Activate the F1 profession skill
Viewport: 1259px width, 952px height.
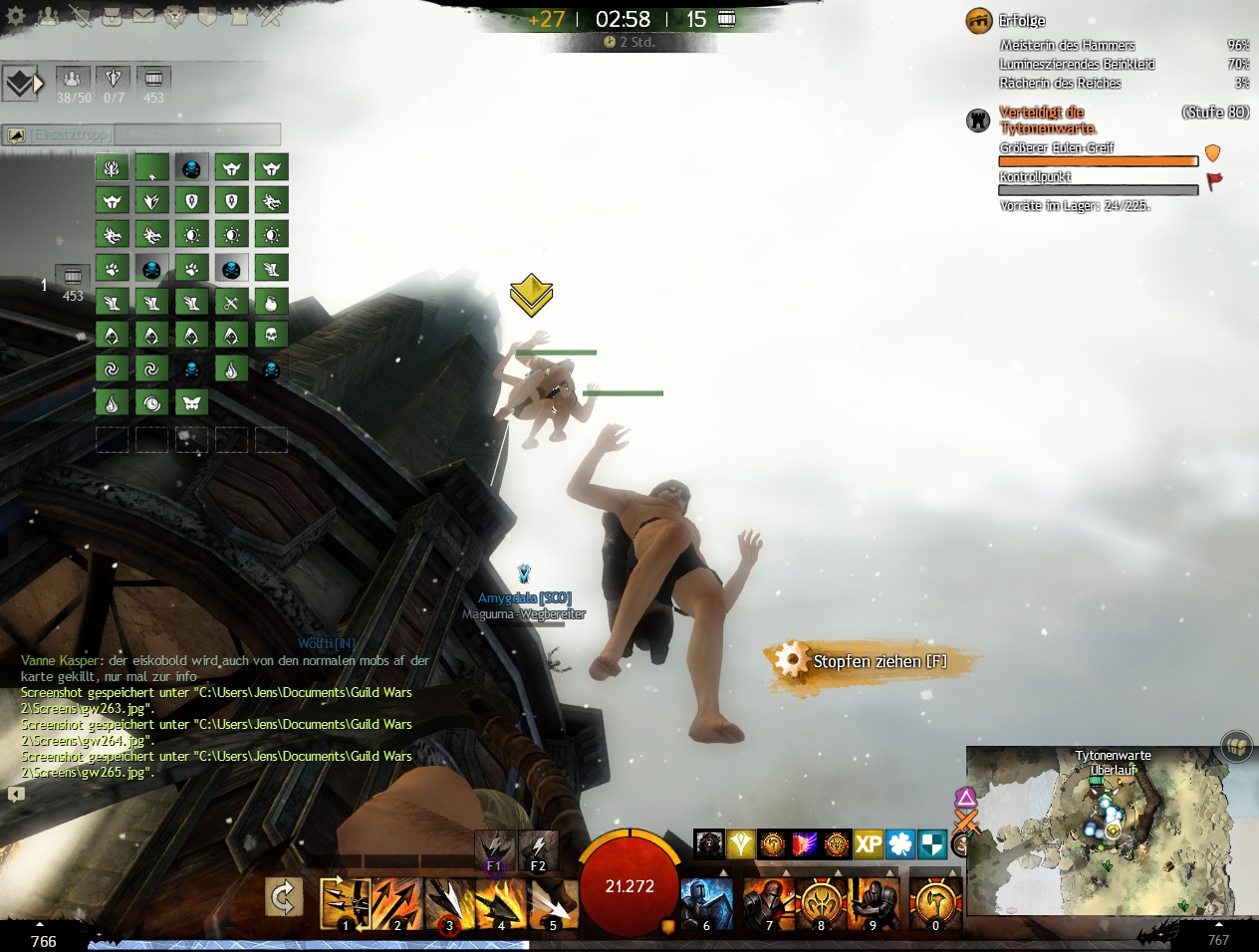click(x=494, y=849)
